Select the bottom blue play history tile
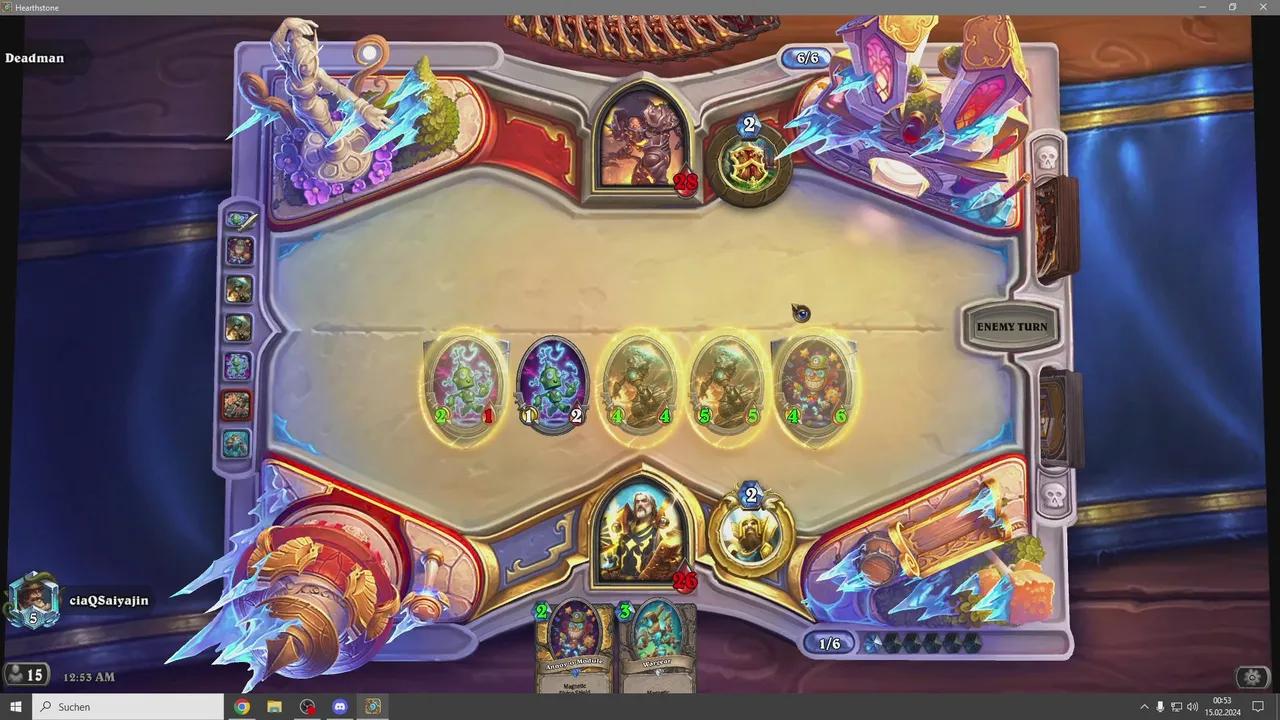The width and height of the screenshot is (1280, 720). tap(237, 441)
